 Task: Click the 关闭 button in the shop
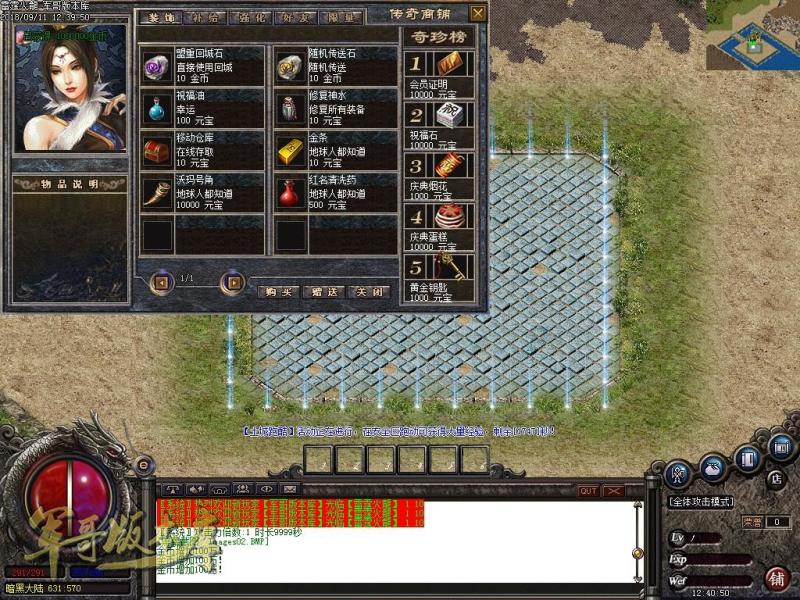click(x=369, y=291)
